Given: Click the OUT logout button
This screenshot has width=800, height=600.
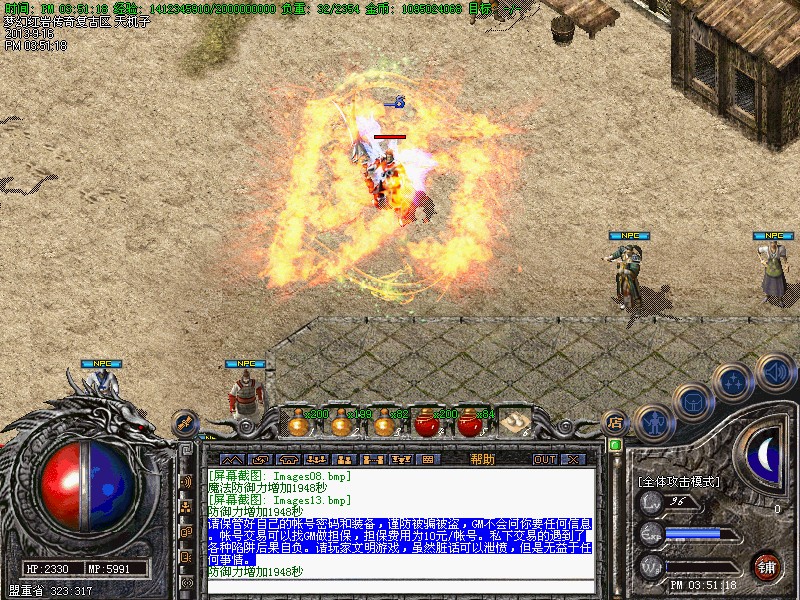Looking at the screenshot, I should click(544, 459).
